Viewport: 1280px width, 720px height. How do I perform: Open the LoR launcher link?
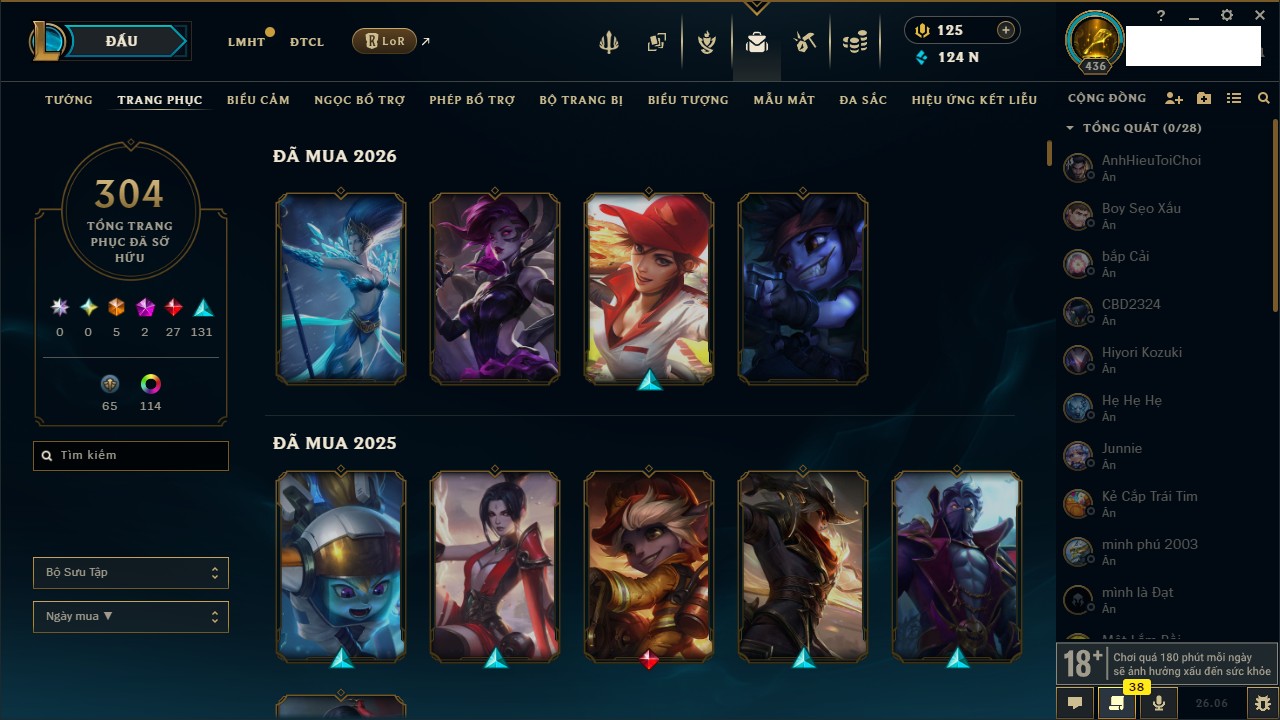pyautogui.click(x=384, y=41)
